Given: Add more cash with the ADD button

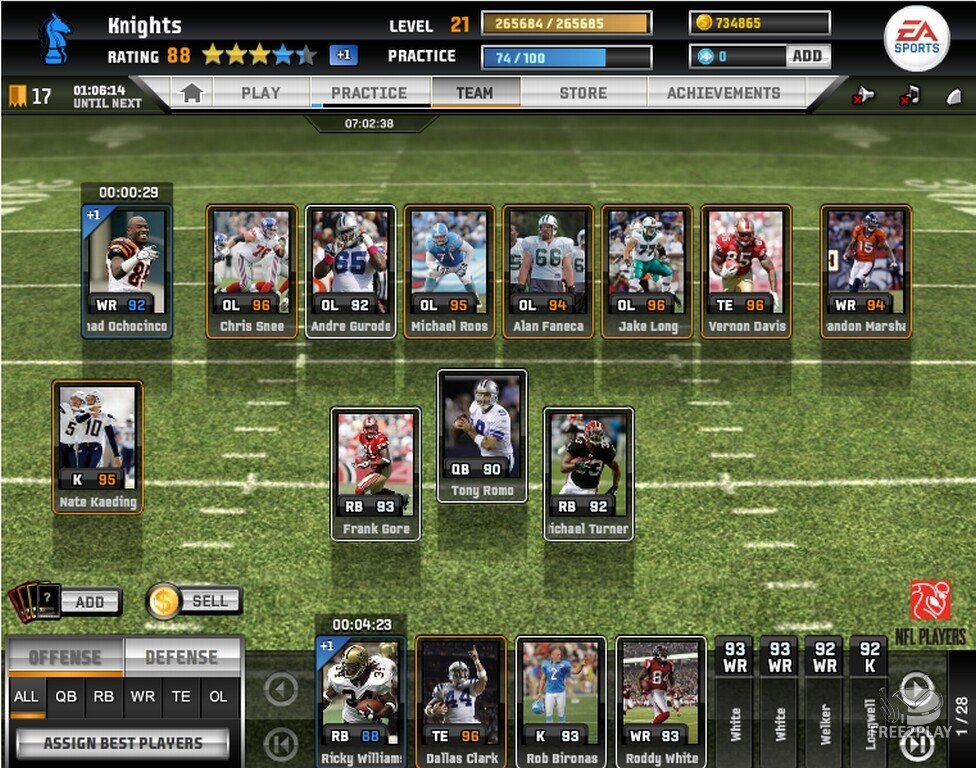Looking at the screenshot, I should click(x=807, y=56).
